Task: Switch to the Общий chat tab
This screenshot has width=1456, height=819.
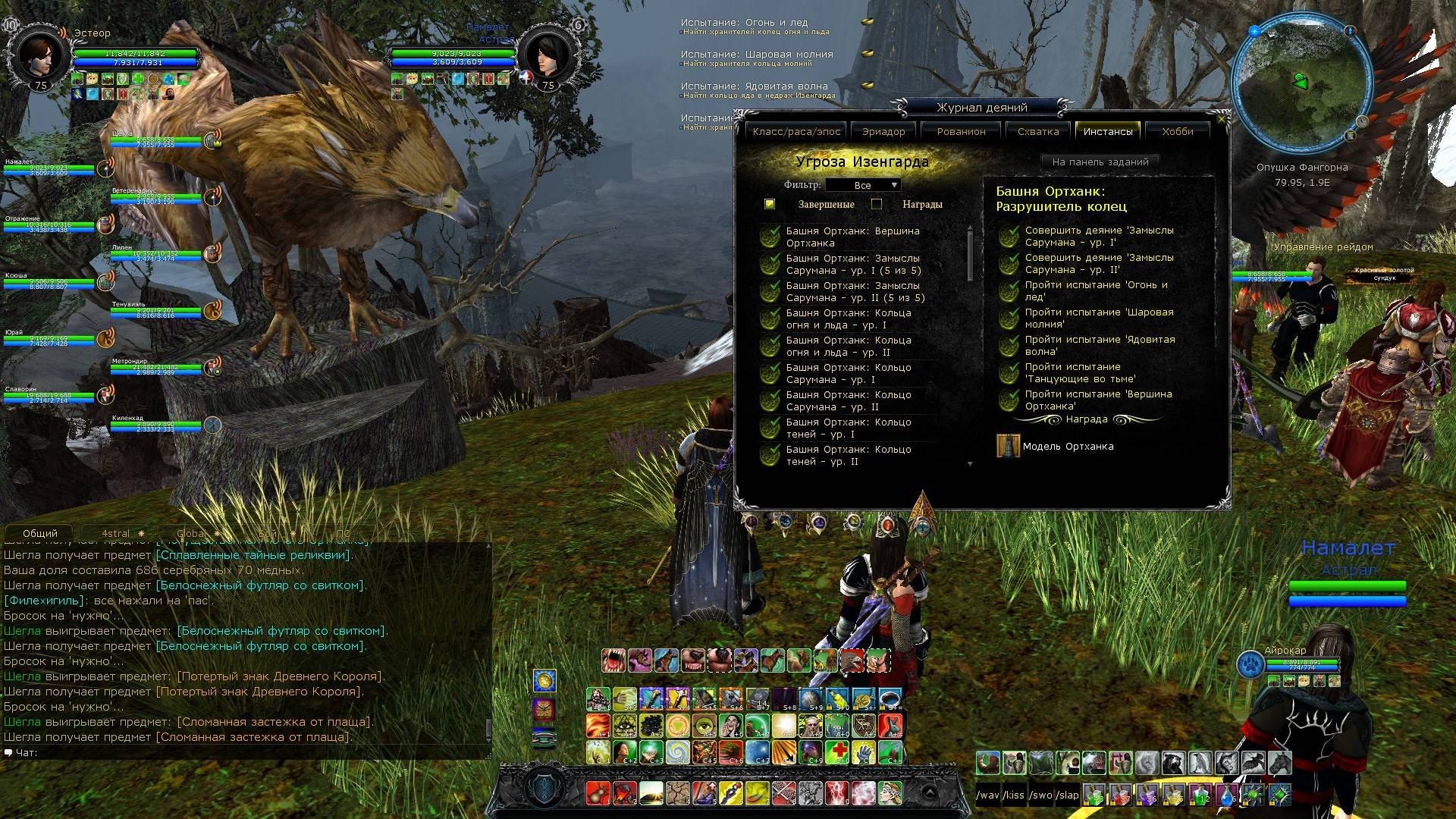Action: coord(40,533)
